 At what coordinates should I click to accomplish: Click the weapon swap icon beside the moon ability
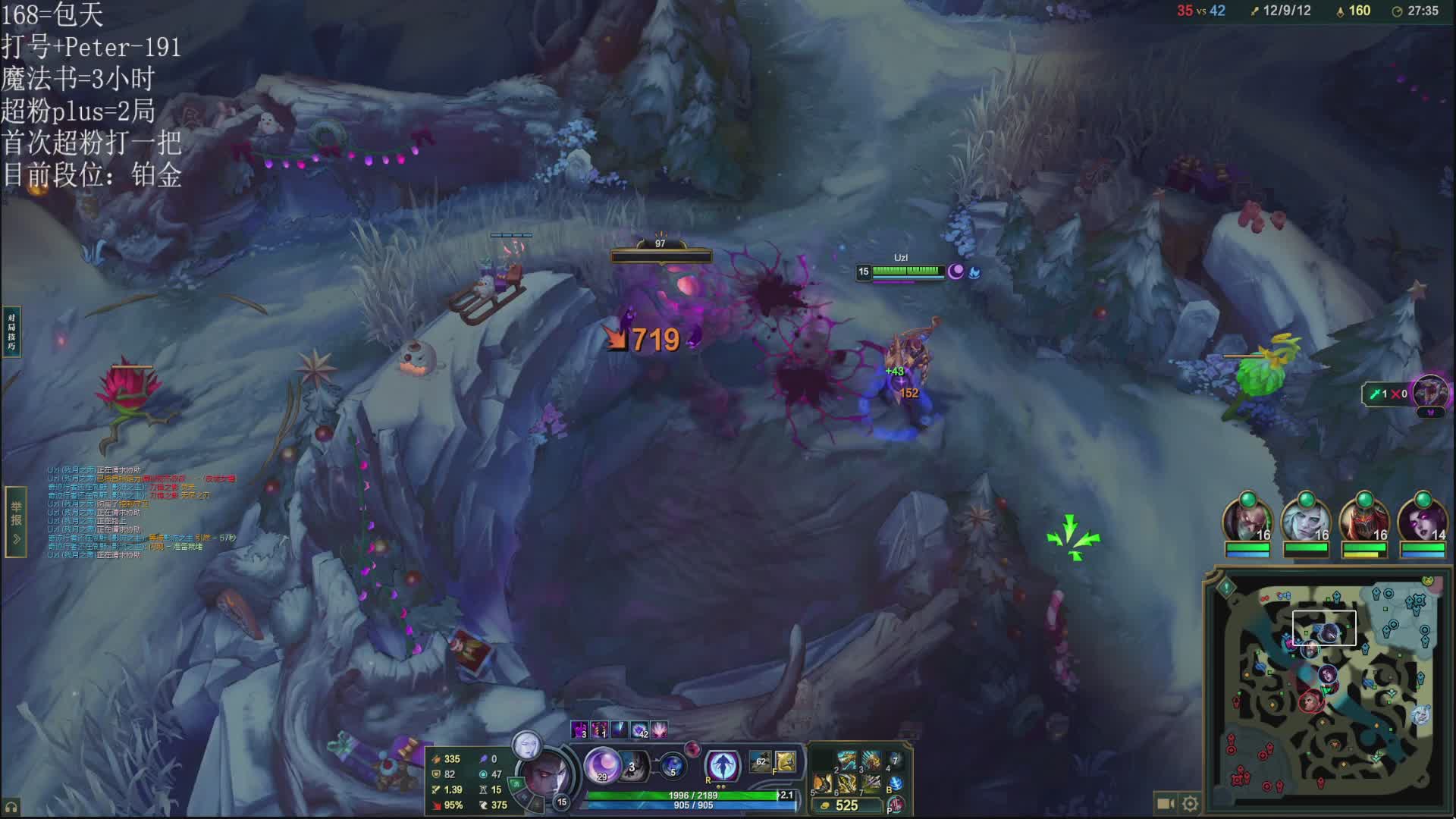click(634, 767)
